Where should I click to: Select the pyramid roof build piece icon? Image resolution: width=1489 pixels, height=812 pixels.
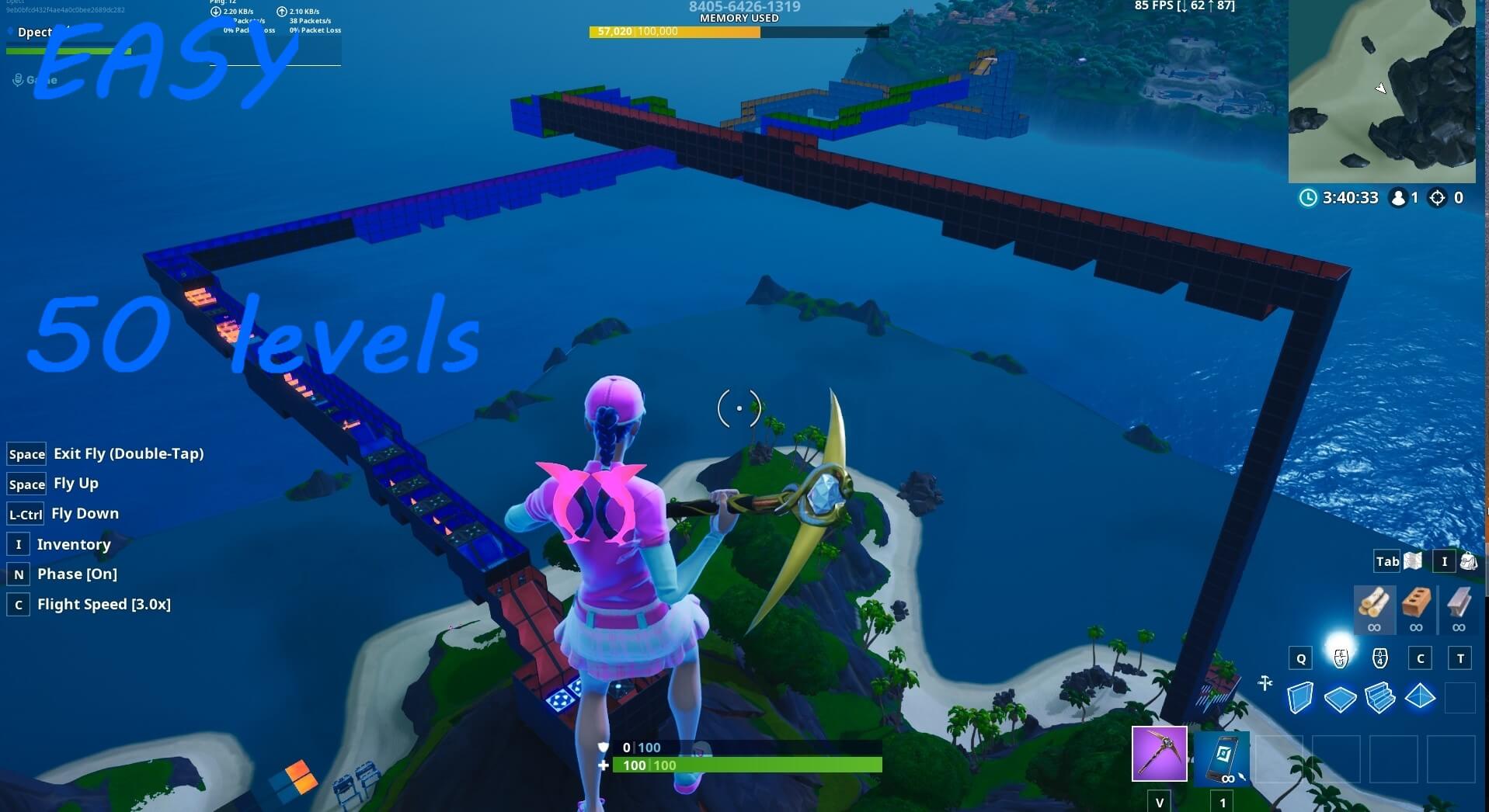pos(1421,698)
